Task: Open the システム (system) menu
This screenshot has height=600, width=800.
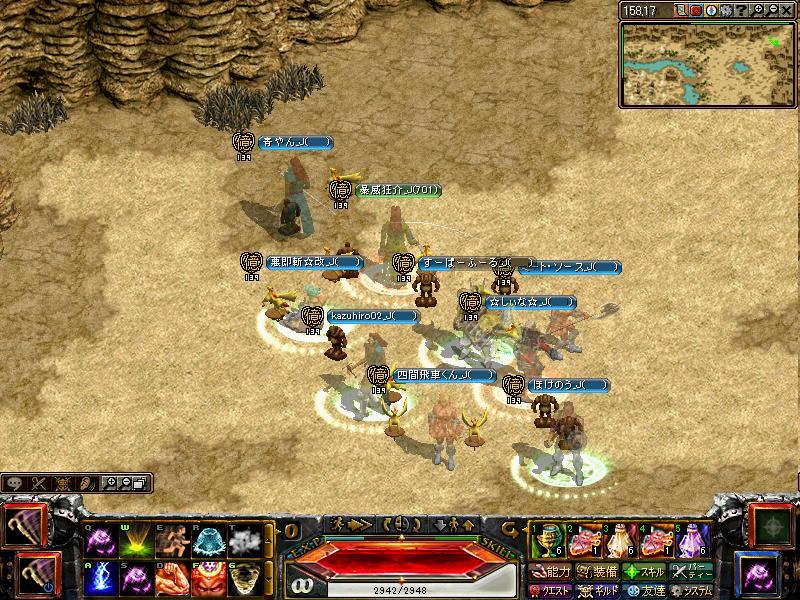Action: (692, 590)
